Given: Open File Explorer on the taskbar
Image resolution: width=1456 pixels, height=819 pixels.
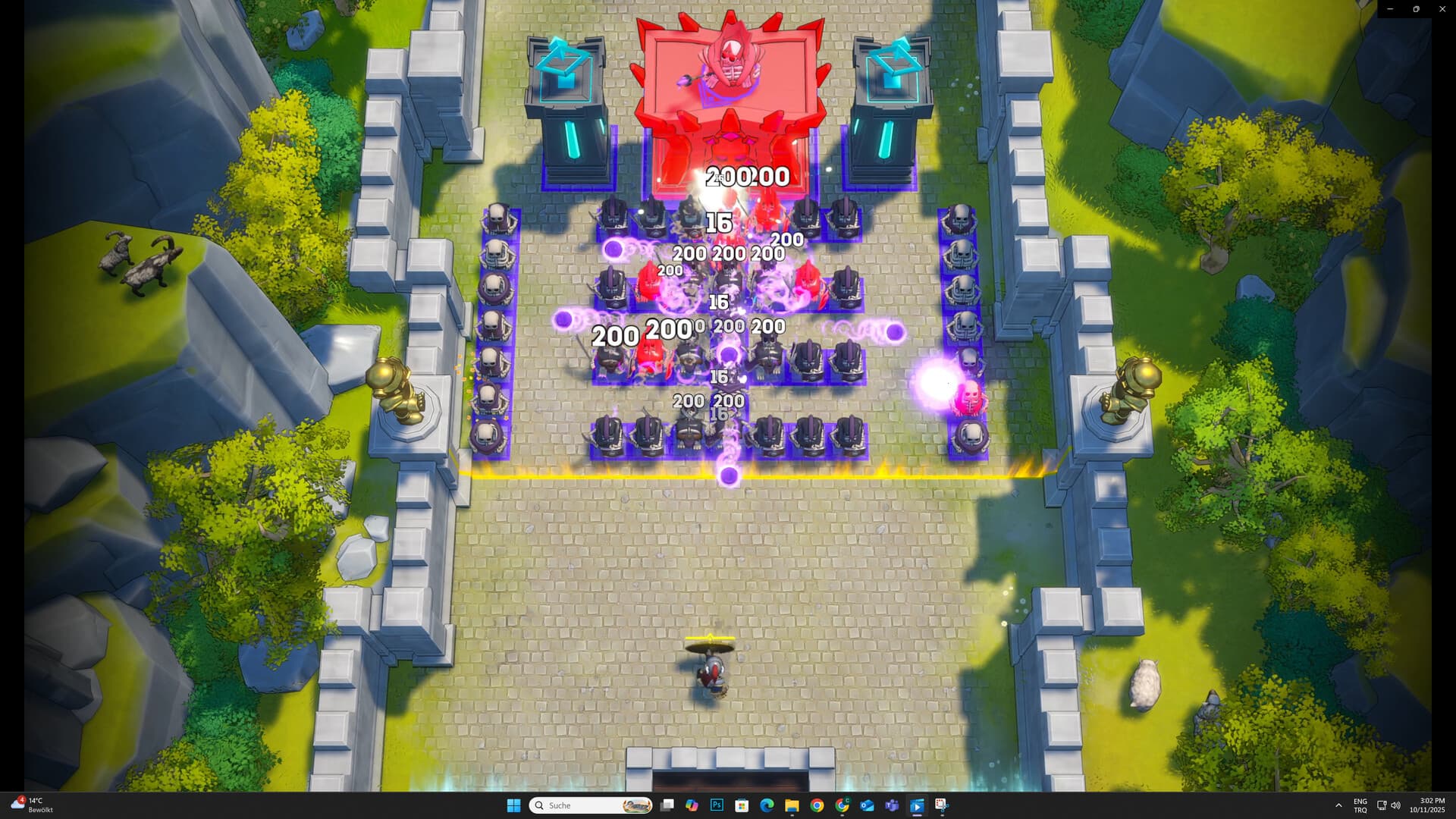Looking at the screenshot, I should click(x=791, y=805).
